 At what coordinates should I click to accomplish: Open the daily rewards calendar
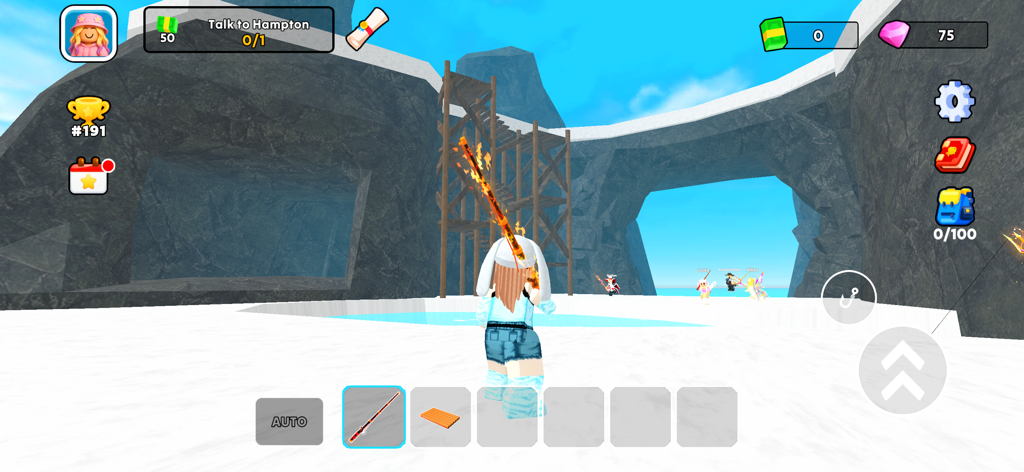pos(89,176)
